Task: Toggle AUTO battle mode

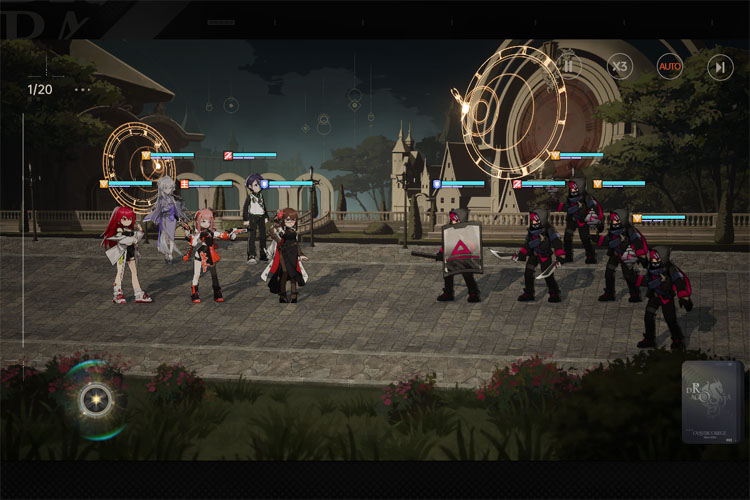Action: (669, 67)
